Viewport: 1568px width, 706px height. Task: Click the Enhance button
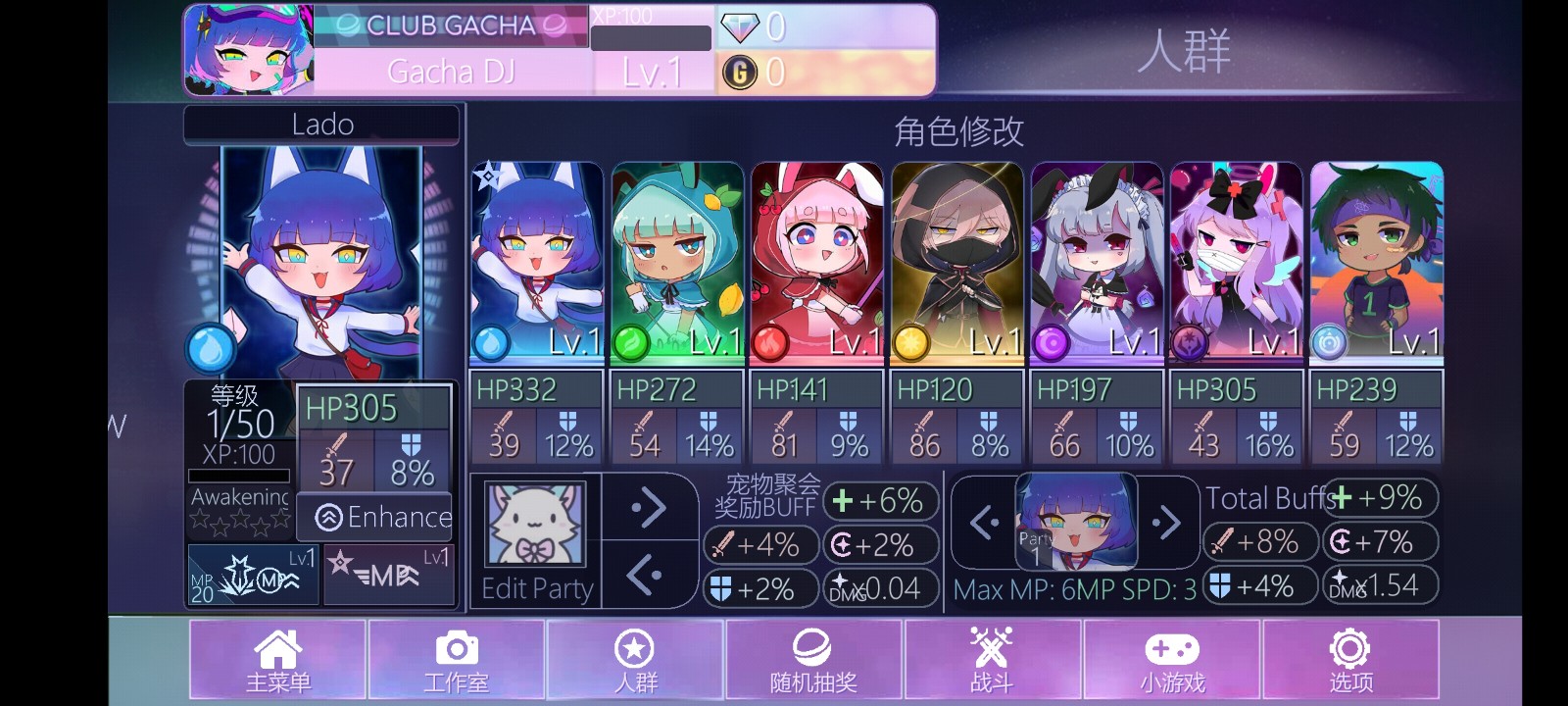click(x=374, y=517)
